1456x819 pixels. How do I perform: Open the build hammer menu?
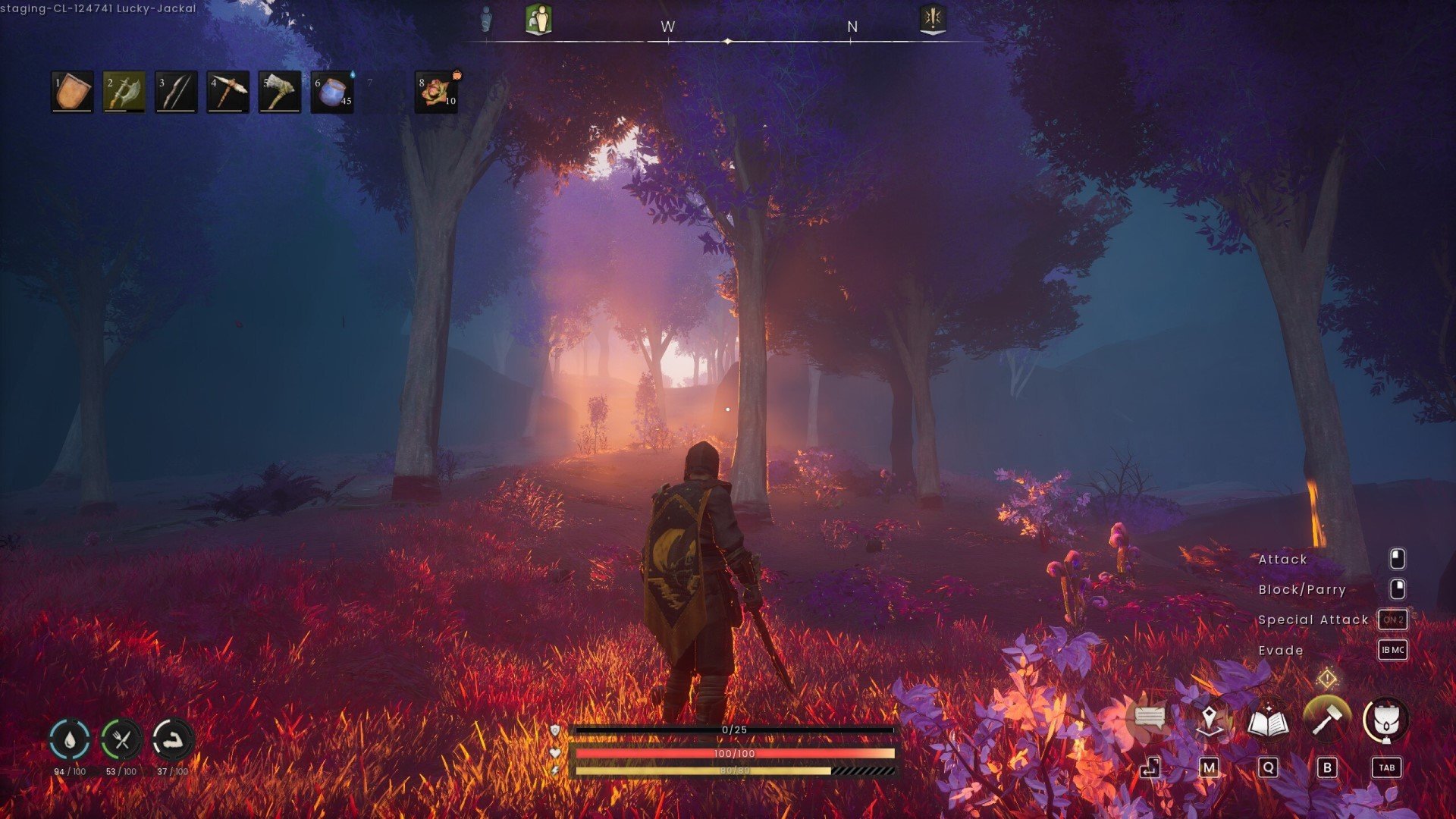point(1326,719)
